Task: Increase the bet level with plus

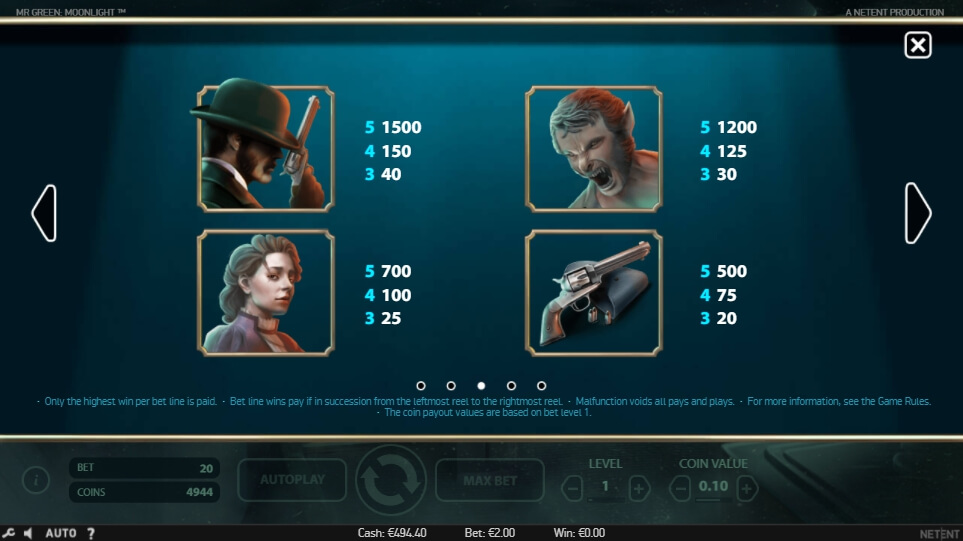Action: point(640,489)
